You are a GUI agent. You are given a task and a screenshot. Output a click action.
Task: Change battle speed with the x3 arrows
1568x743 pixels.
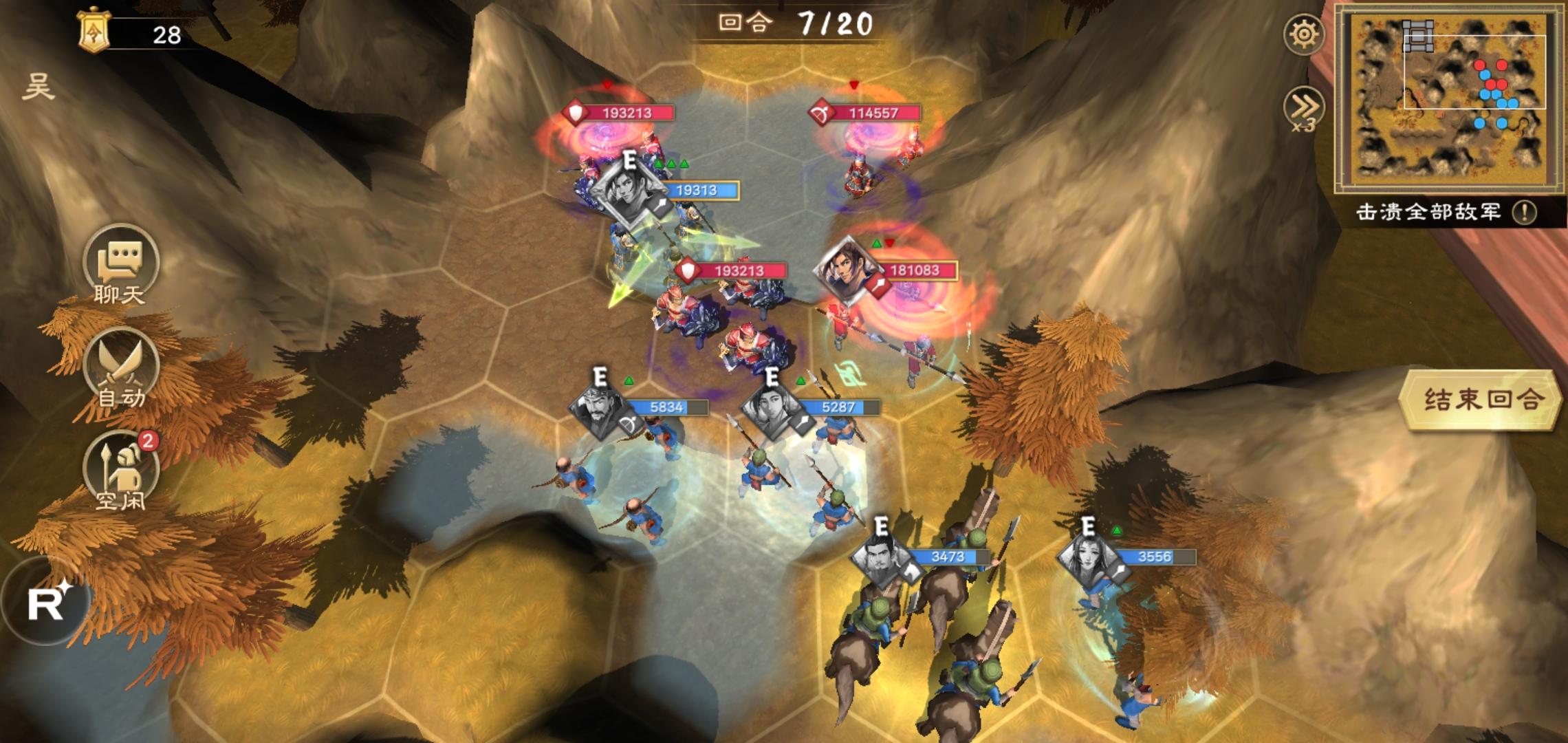tap(1304, 109)
